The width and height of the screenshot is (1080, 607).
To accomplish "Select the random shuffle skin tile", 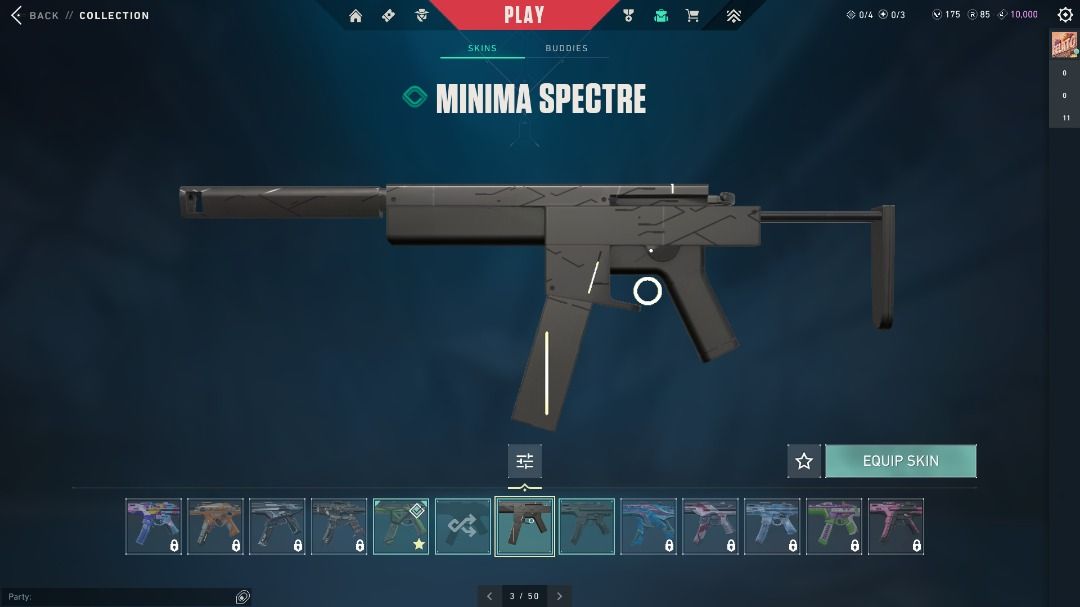I will coord(463,526).
